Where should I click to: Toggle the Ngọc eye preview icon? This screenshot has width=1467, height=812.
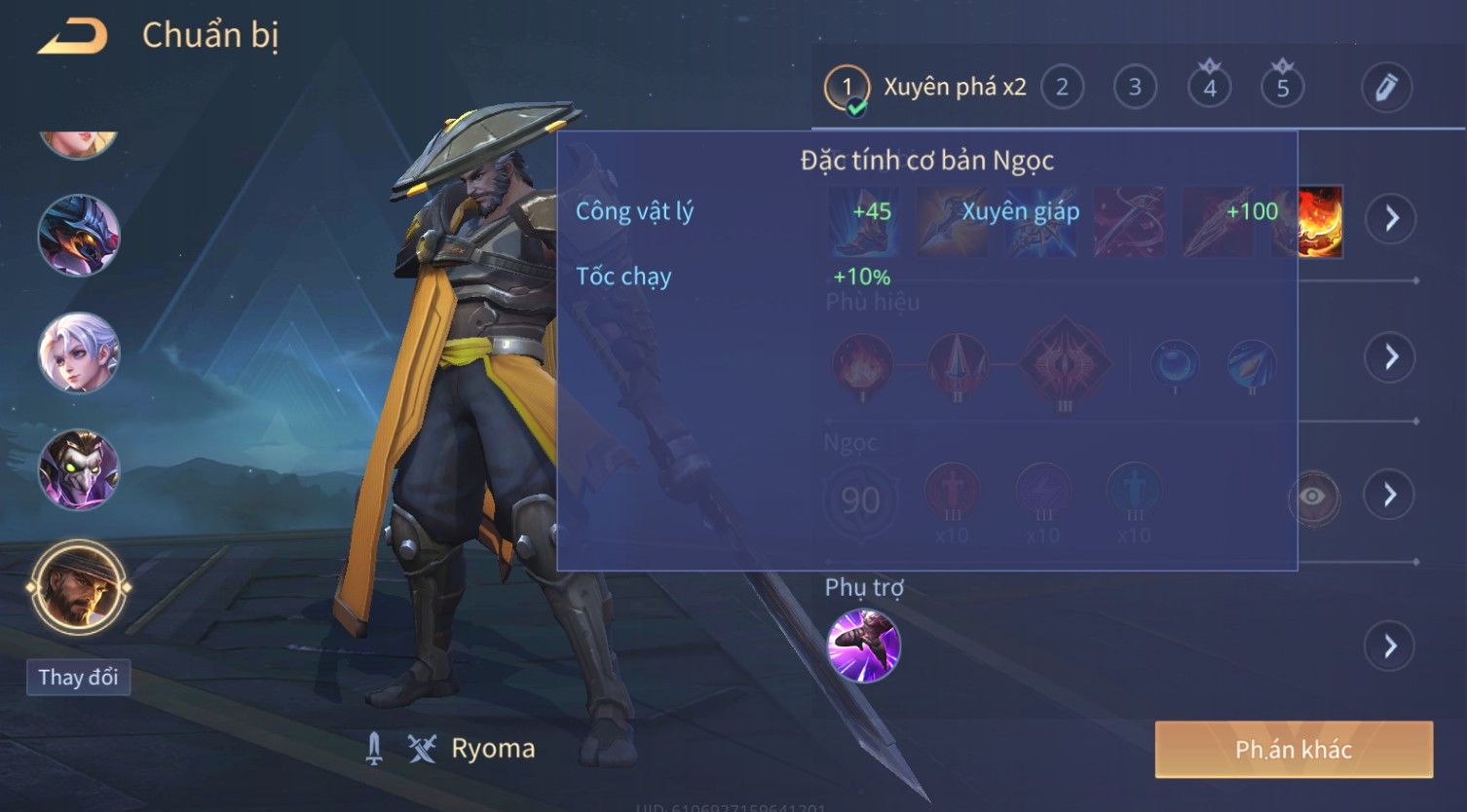coord(1312,497)
